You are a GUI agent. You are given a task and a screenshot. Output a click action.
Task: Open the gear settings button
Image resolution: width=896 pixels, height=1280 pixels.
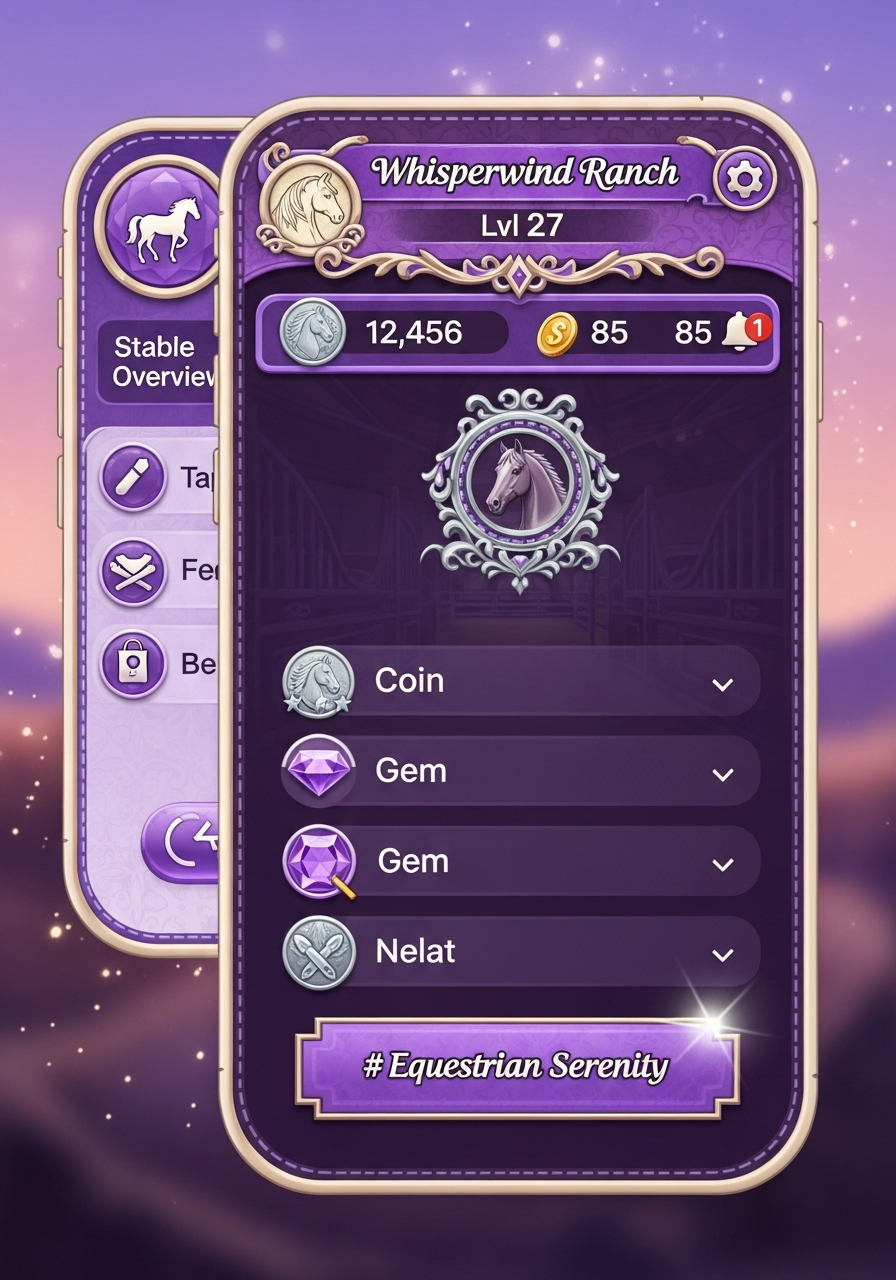(744, 180)
